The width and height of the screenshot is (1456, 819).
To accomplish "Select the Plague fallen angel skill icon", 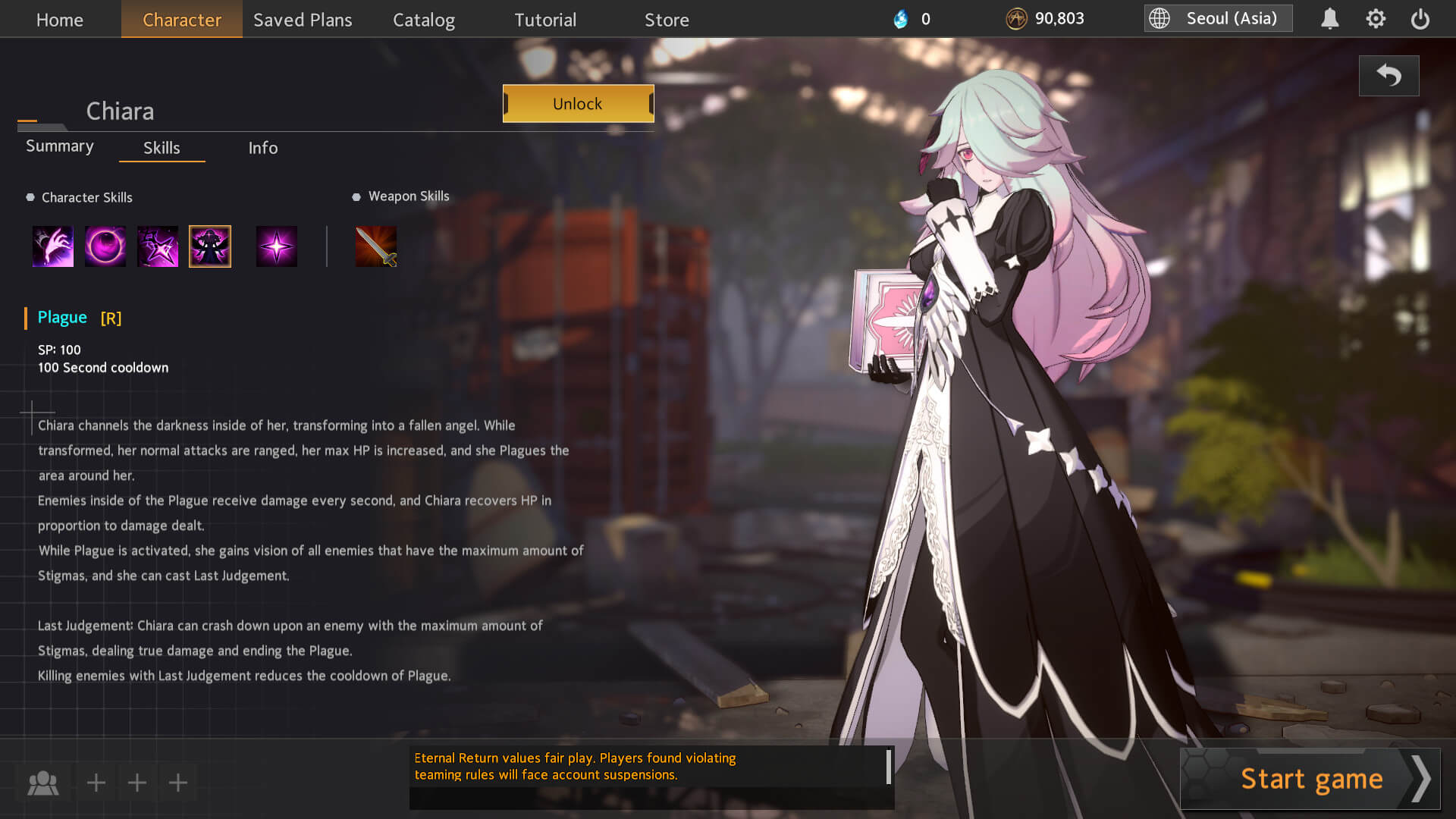I will (210, 246).
